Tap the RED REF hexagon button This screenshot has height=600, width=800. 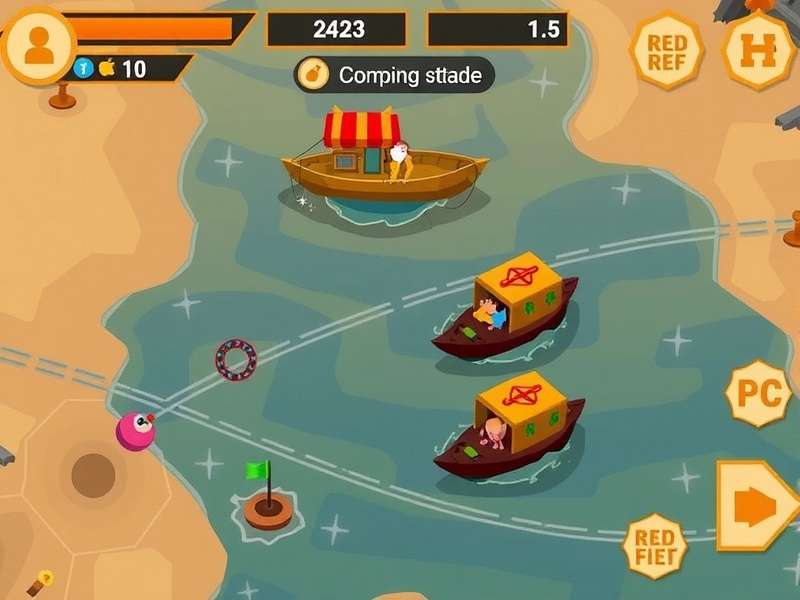(x=666, y=51)
